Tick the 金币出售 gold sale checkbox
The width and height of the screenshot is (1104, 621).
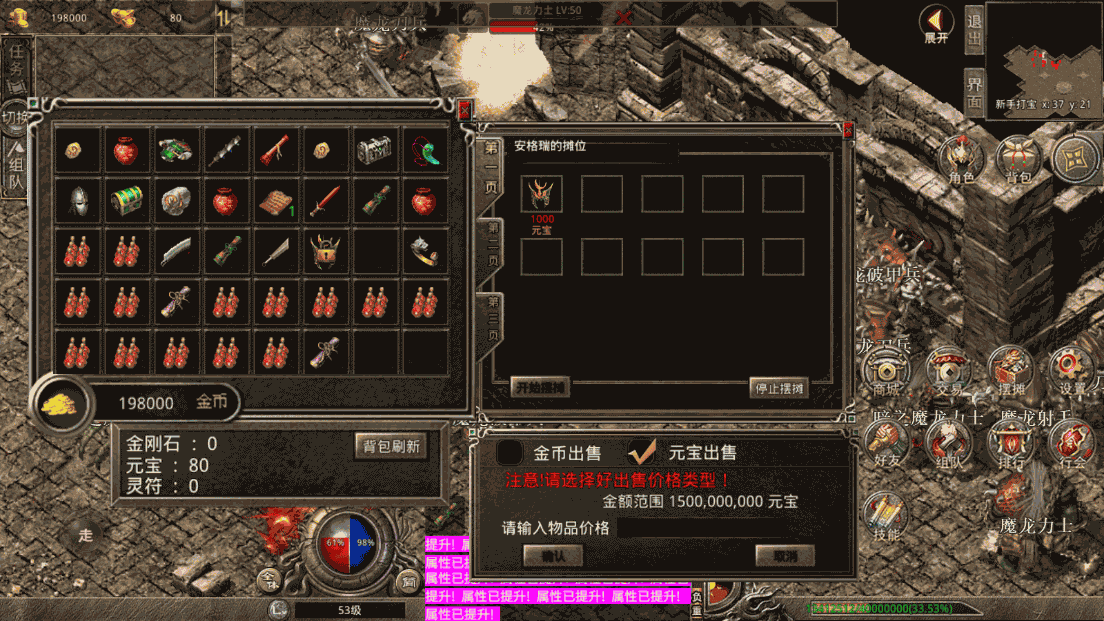coord(510,453)
